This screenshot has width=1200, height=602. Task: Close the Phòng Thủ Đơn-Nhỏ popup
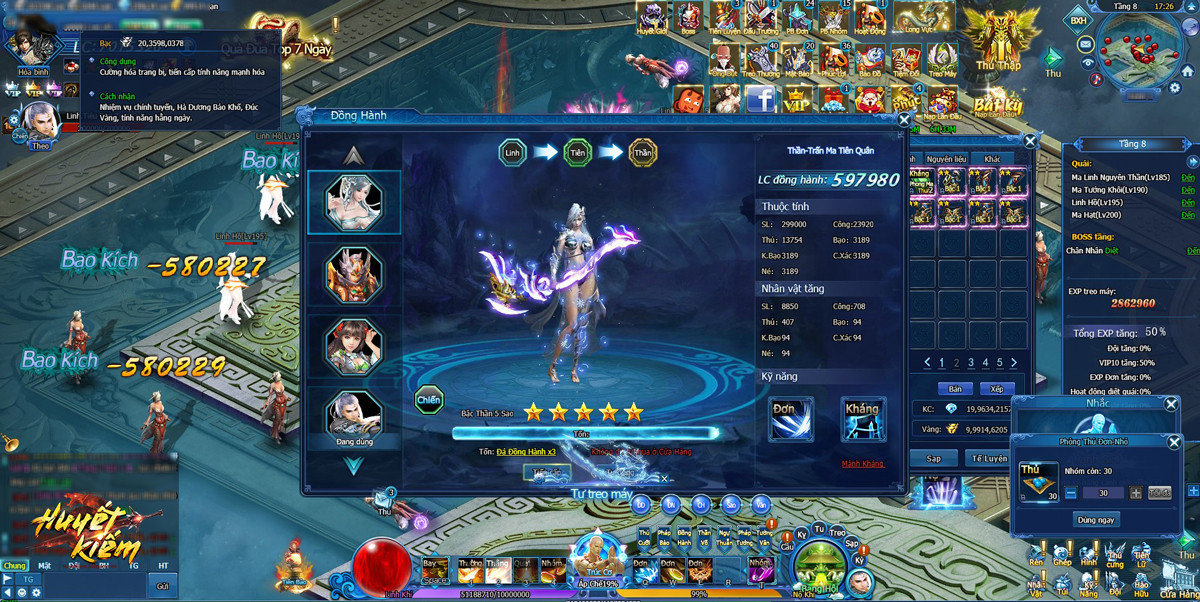[1174, 442]
